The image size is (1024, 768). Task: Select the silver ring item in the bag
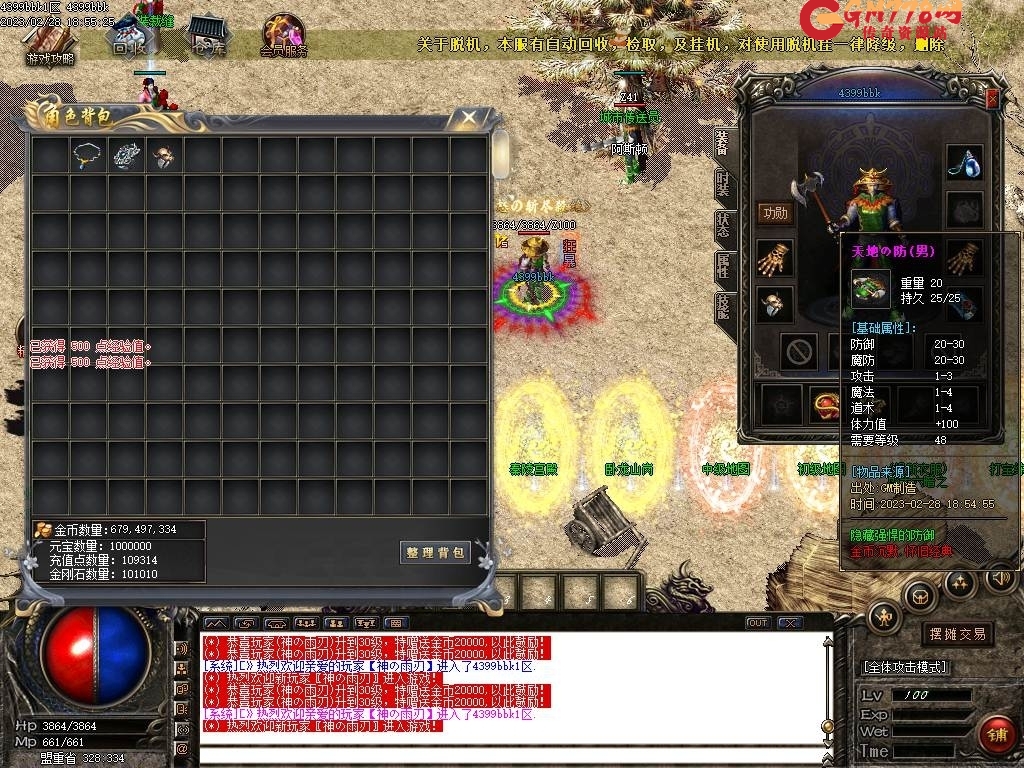(127, 155)
